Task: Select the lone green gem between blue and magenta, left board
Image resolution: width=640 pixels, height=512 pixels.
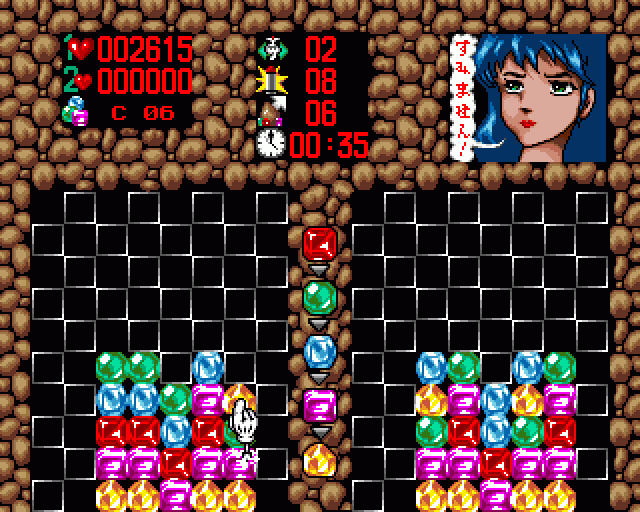Action: 175,399
